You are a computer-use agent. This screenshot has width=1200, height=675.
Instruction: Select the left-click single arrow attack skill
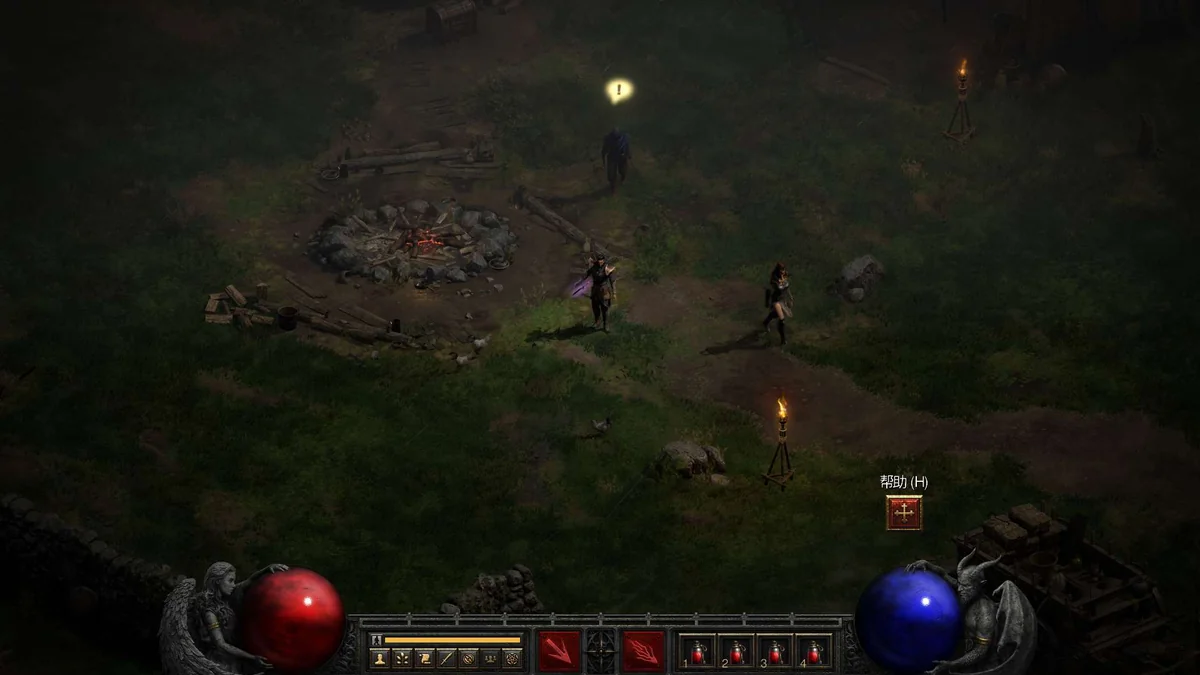(x=558, y=651)
